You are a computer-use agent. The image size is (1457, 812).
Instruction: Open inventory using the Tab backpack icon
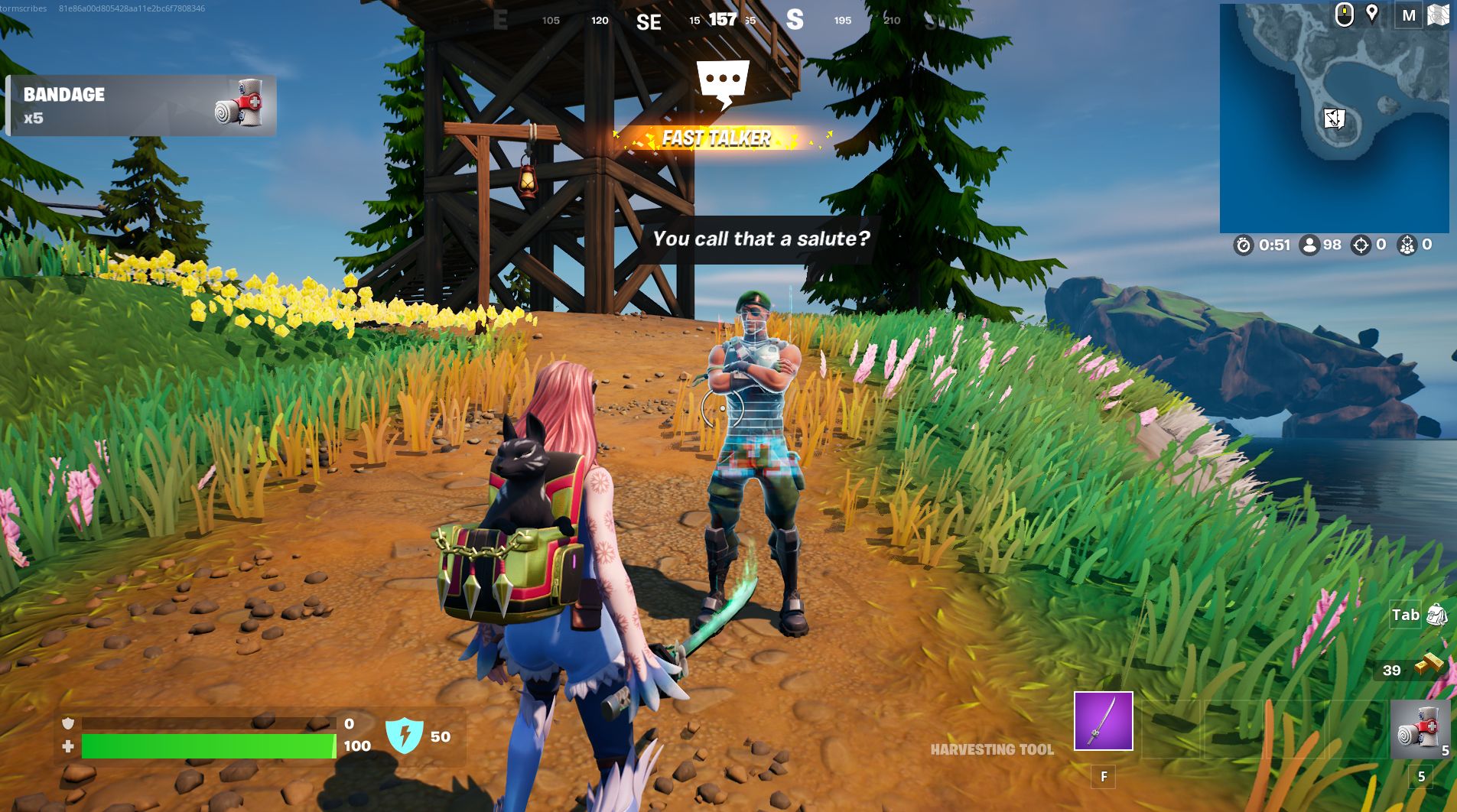(x=1436, y=614)
